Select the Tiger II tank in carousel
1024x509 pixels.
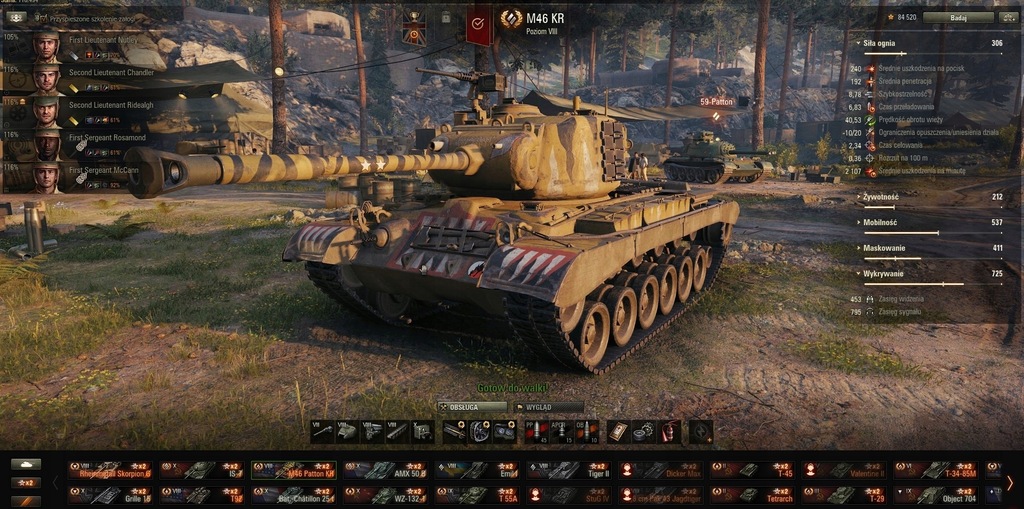[572, 469]
